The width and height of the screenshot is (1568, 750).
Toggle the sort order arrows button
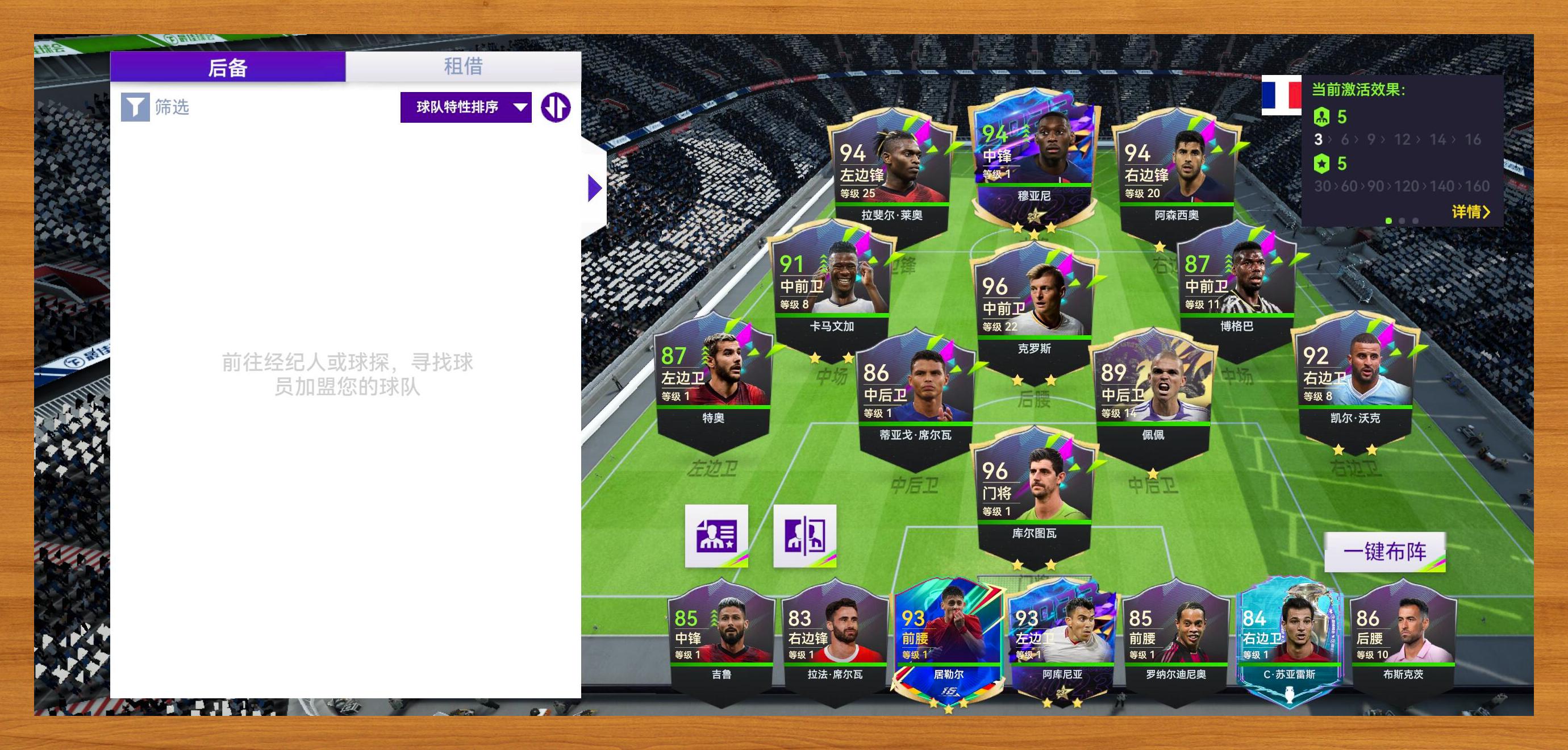tap(555, 108)
